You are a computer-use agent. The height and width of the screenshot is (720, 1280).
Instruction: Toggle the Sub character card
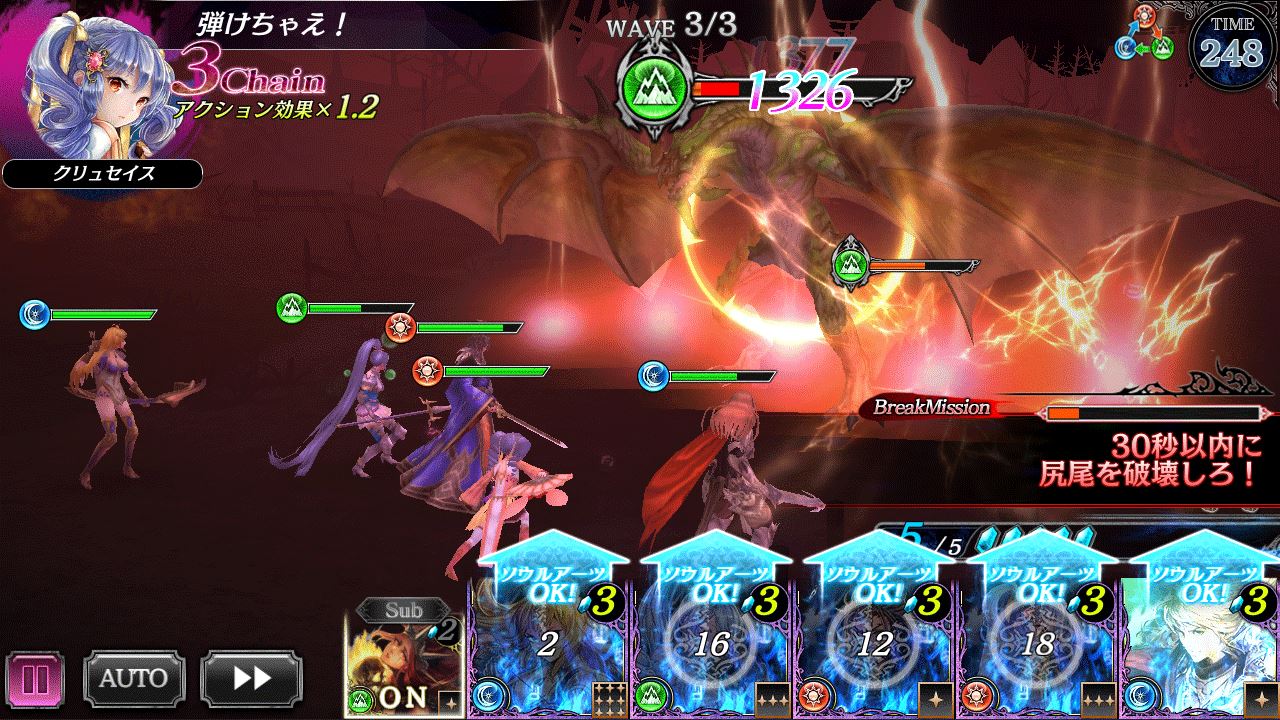[x=404, y=660]
